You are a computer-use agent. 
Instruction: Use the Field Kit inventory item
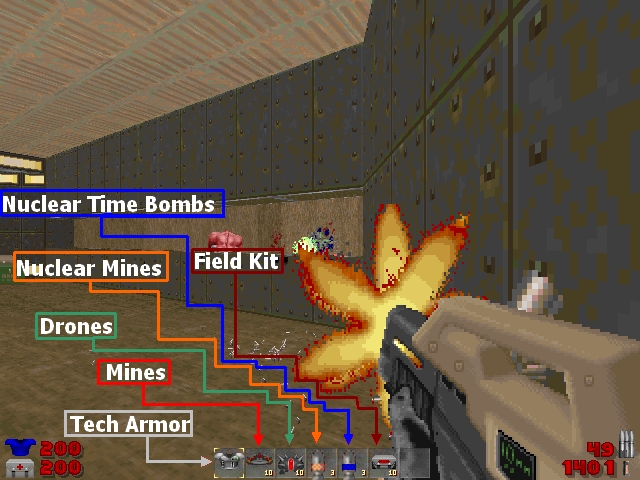coord(382,462)
